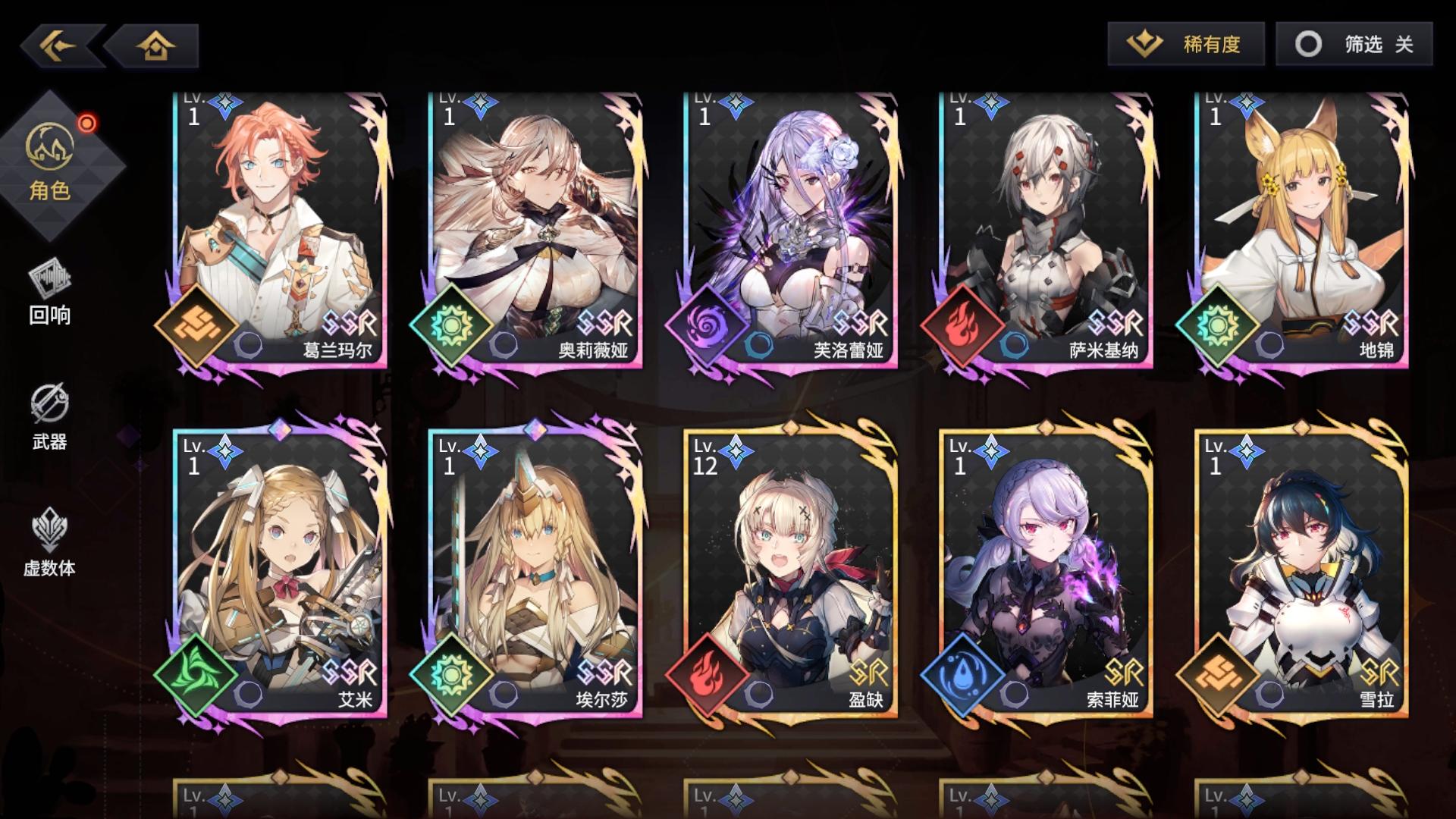Open the 武器 (weapons) section
Image resolution: width=1456 pixels, height=819 pixels.
coord(49,421)
